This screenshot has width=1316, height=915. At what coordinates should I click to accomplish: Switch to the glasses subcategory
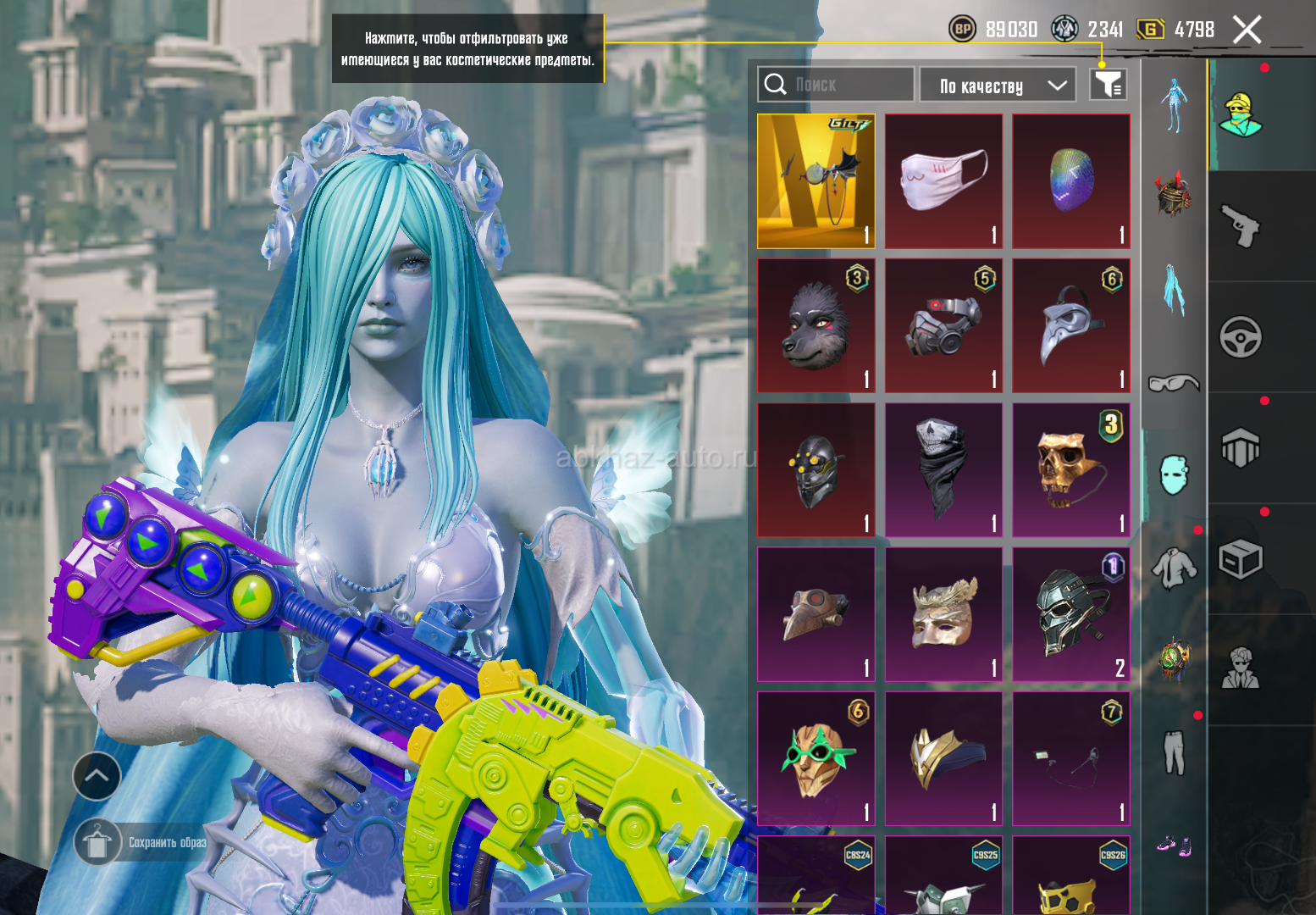pos(1174,384)
